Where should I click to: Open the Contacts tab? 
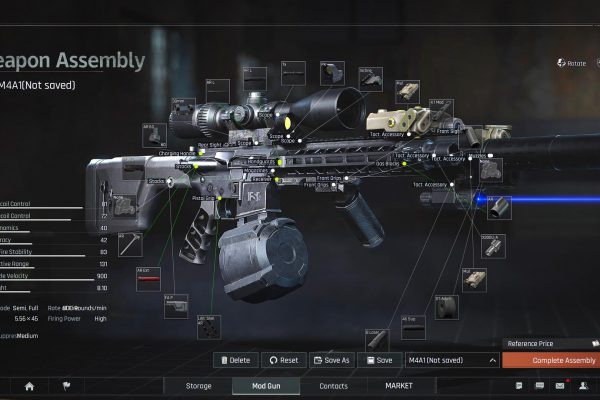tap(333, 385)
